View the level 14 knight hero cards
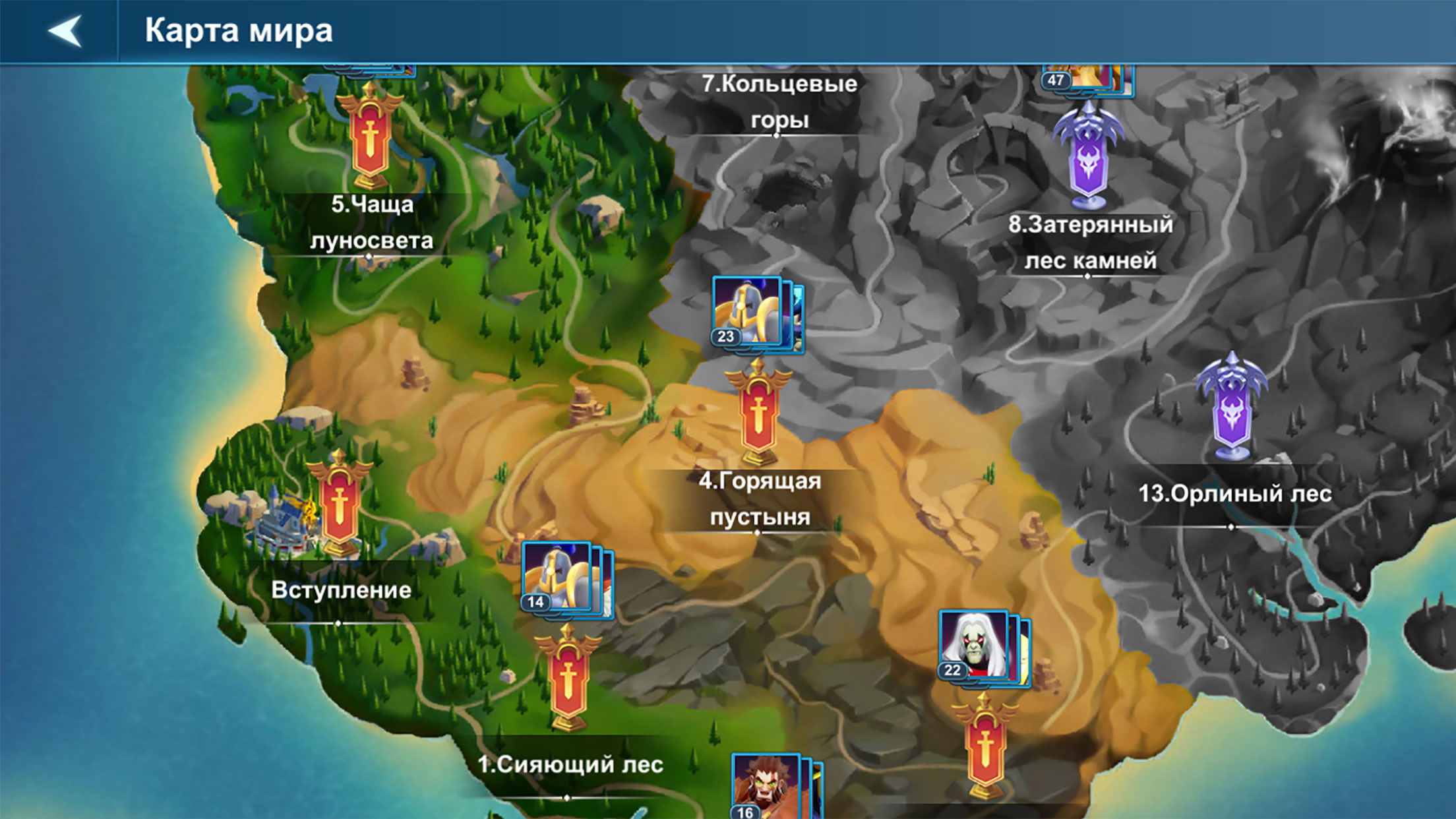 tap(566, 580)
